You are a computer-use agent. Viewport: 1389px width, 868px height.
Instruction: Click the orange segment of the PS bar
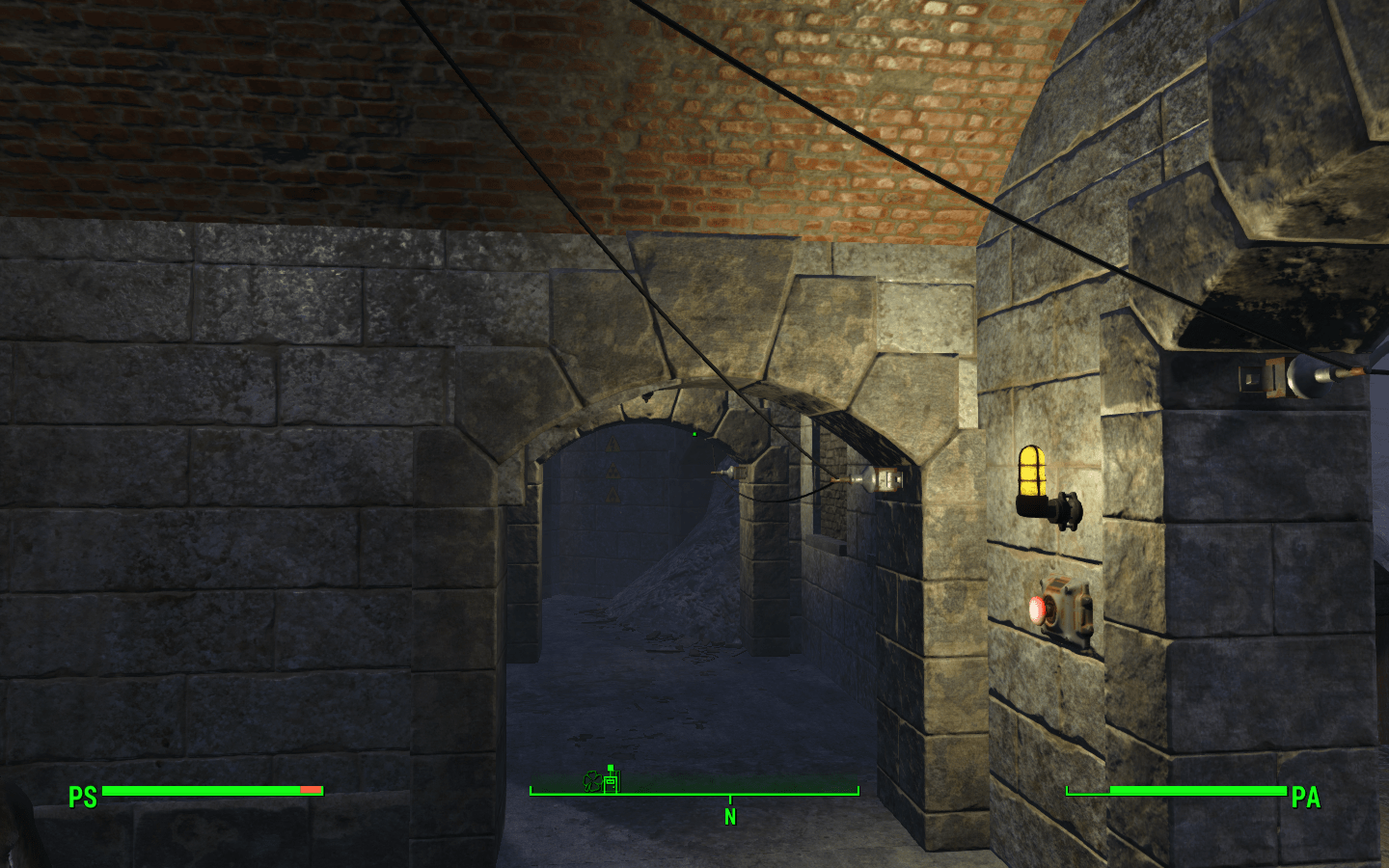point(309,790)
